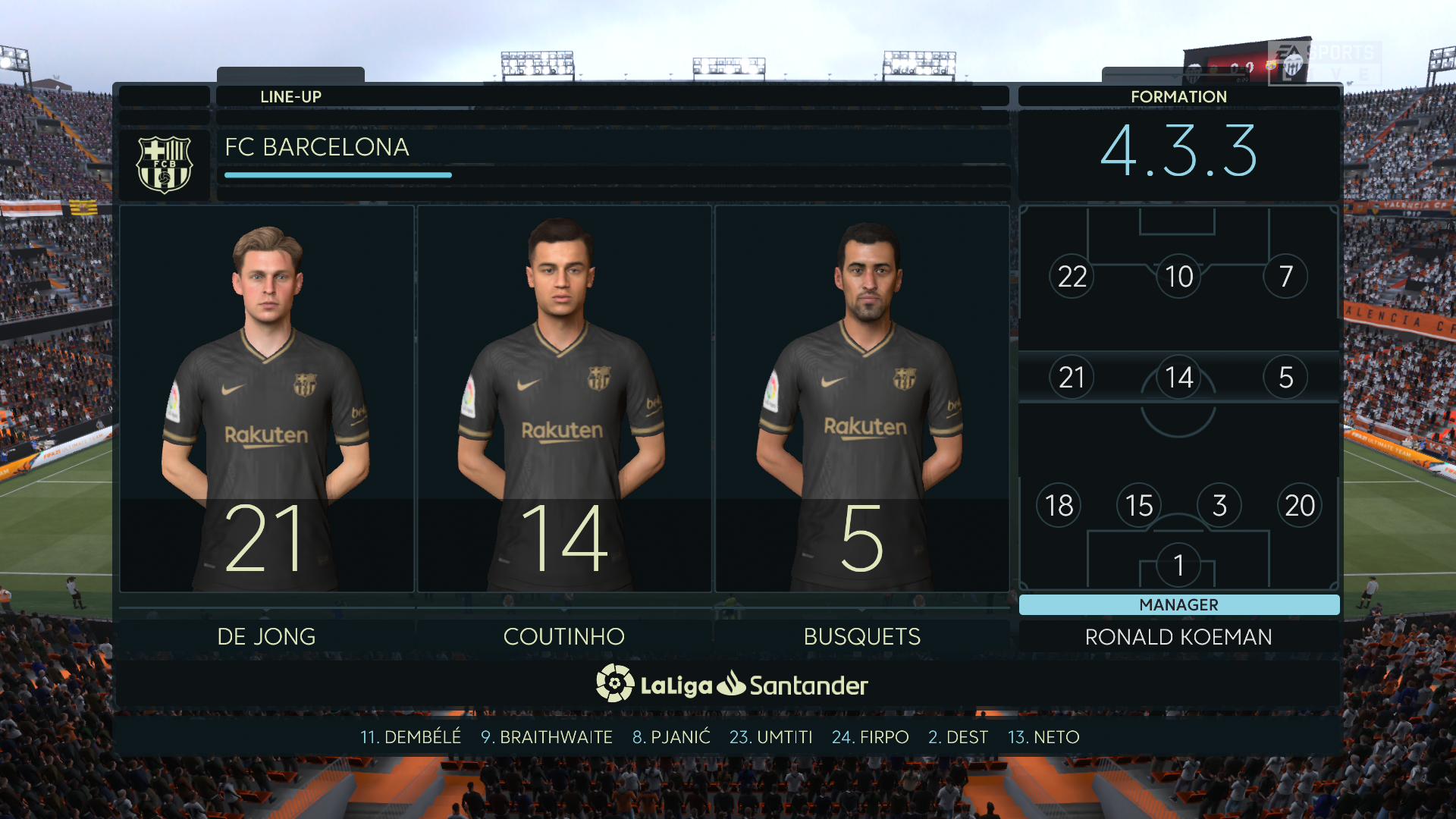Click the FC Barcelona club crest
Screen dimensions: 1456x819
click(164, 164)
